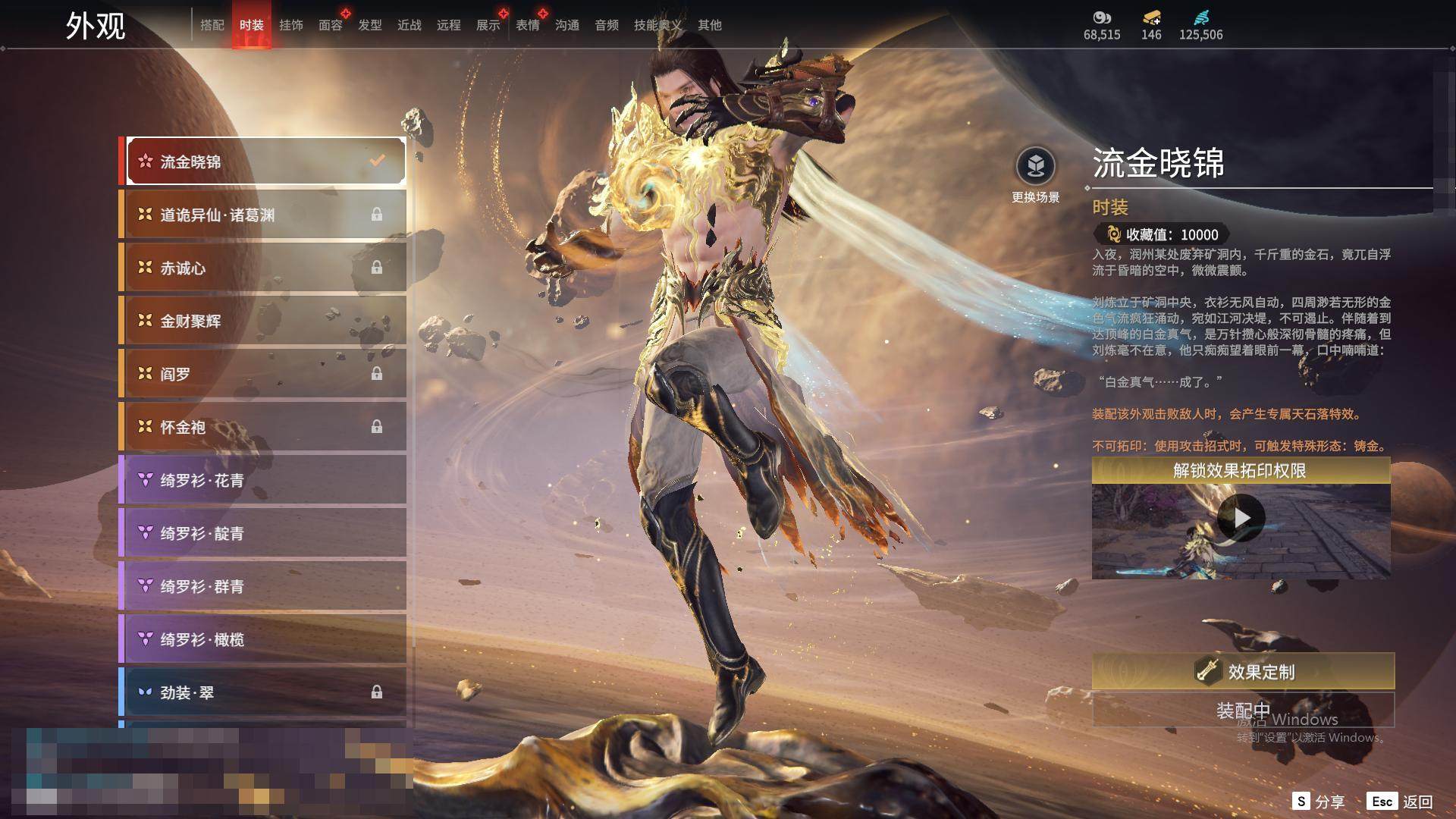Screen dimensions: 1456x819
Task: Switch to the 搭配 tab
Action: click(x=212, y=25)
